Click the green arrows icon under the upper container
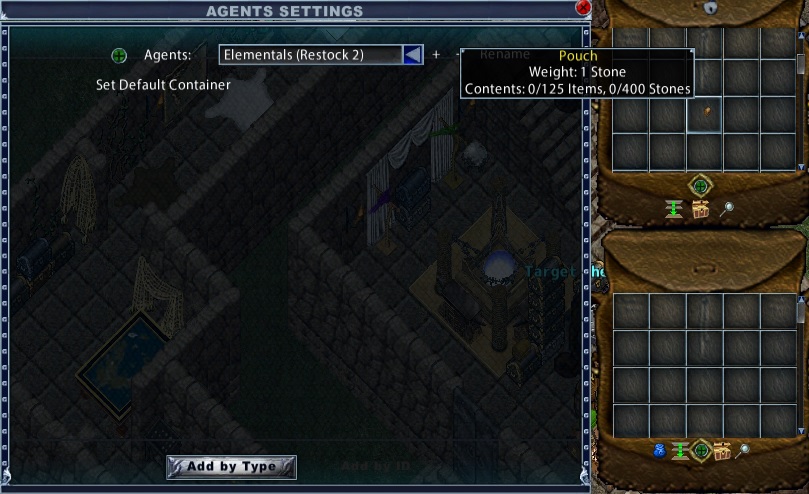Screen dimensions: 809x494 click(x=673, y=207)
